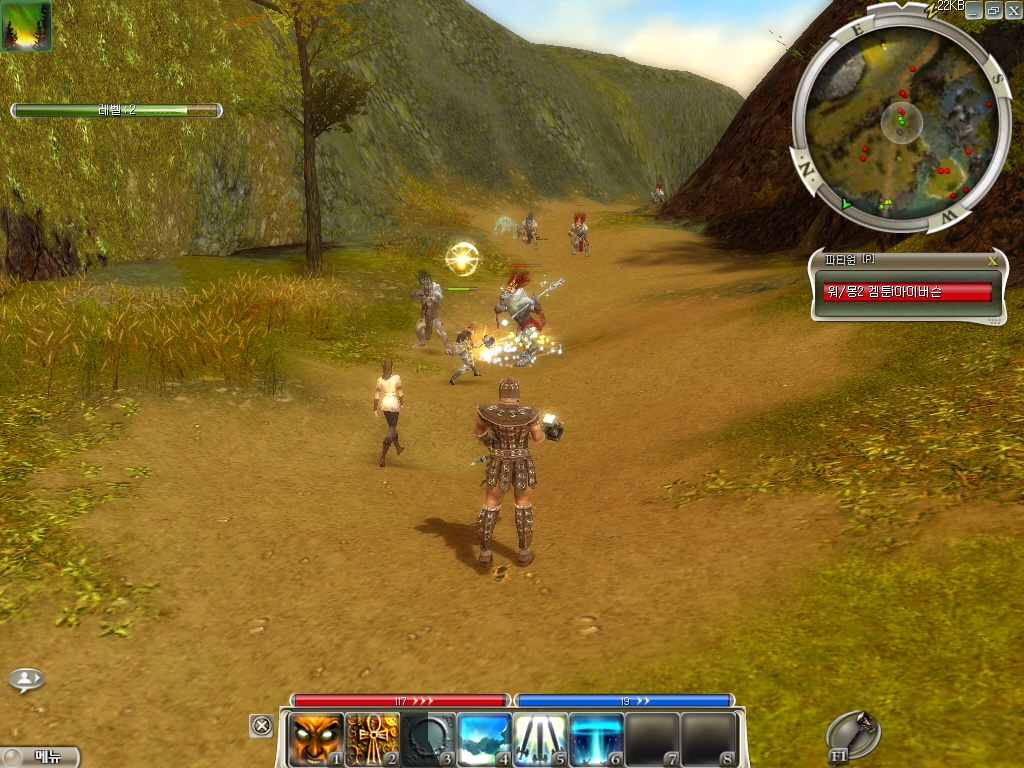Close the 파티원 party panel

point(992,260)
